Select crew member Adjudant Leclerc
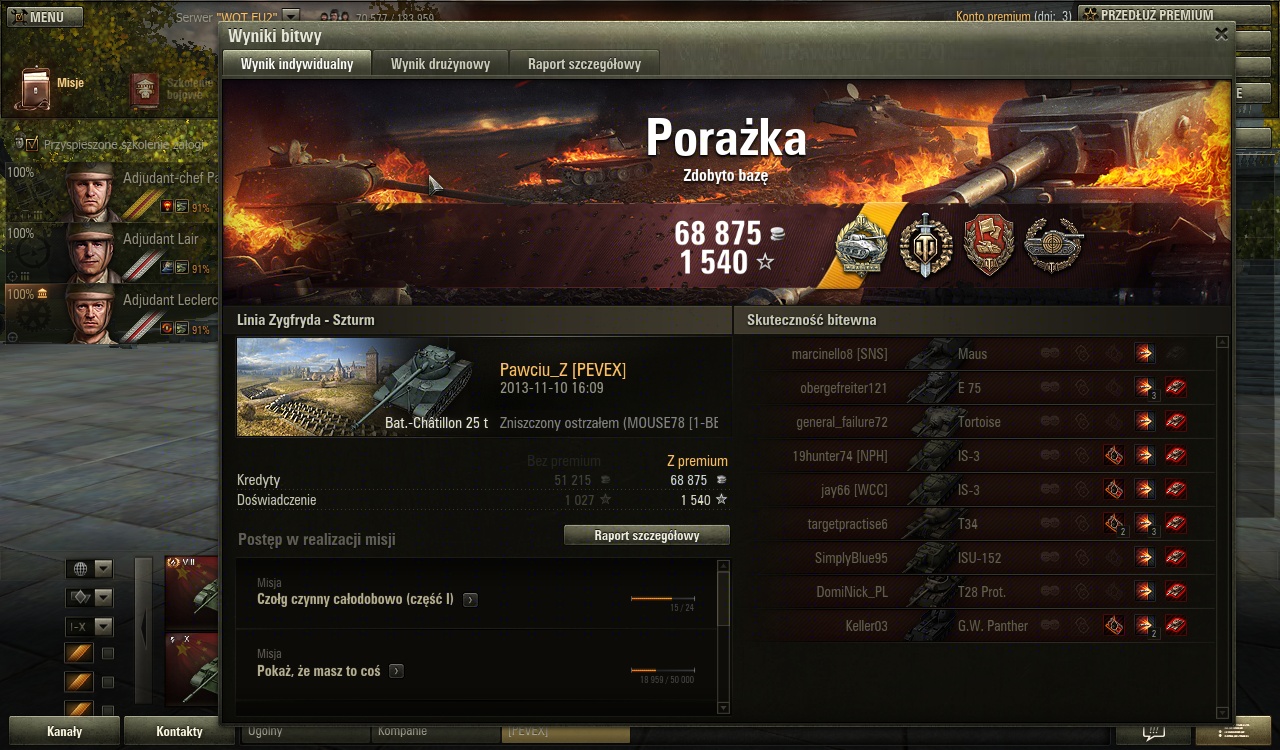The height and width of the screenshot is (750, 1280). point(112,313)
